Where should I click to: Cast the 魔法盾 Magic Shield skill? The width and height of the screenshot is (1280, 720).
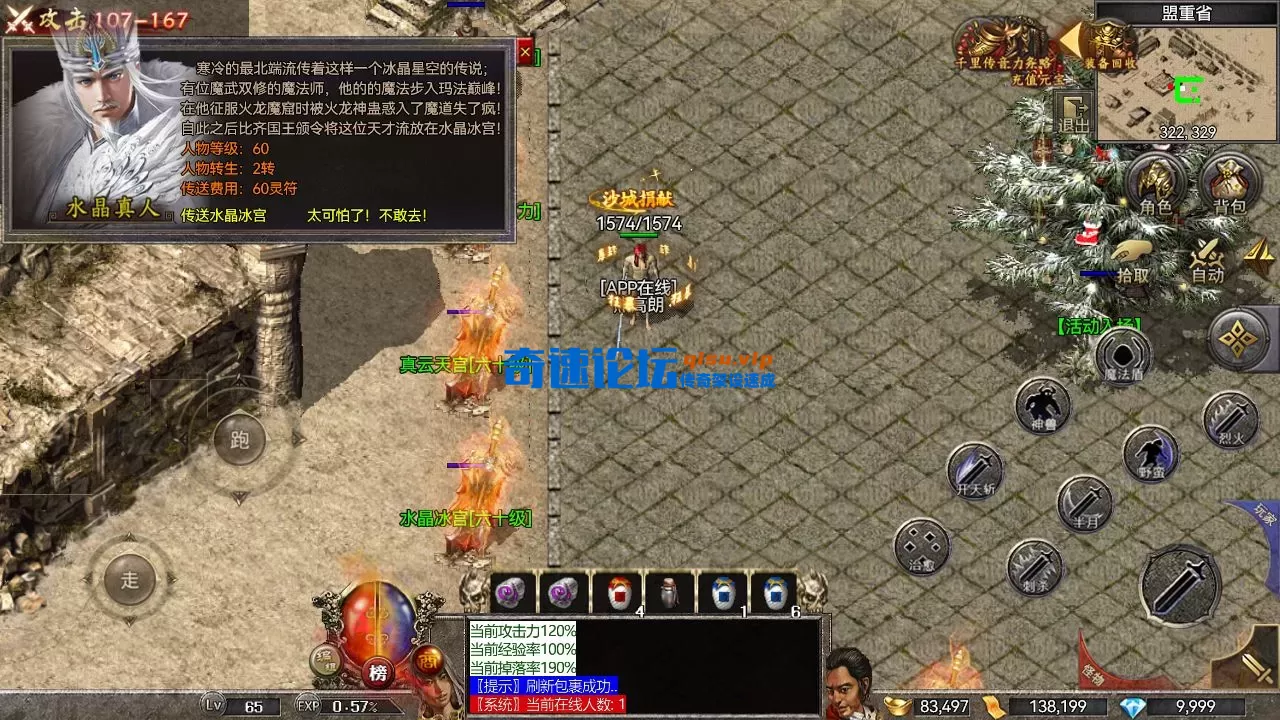[1122, 355]
